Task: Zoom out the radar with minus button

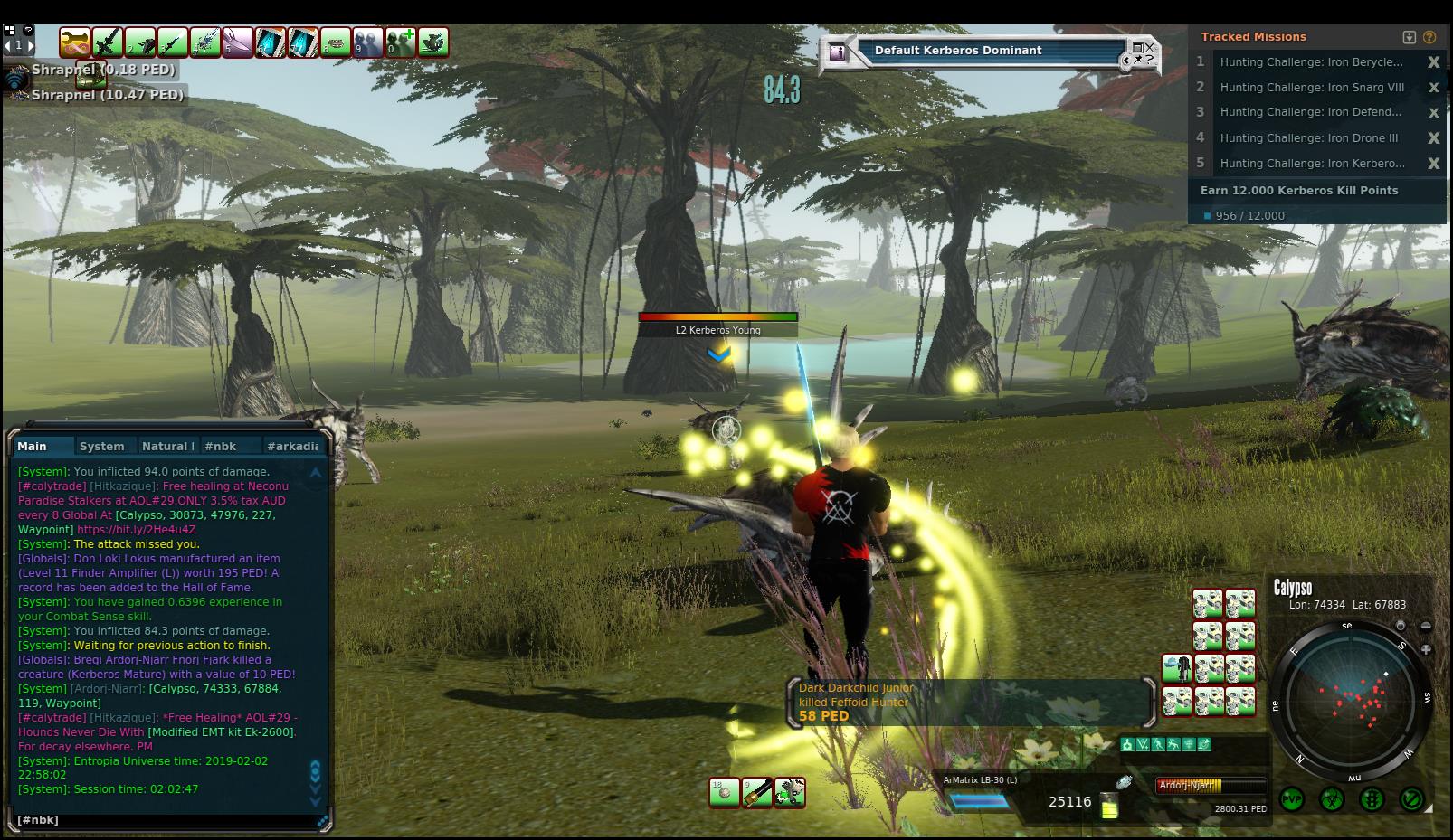Action: click(x=1426, y=626)
